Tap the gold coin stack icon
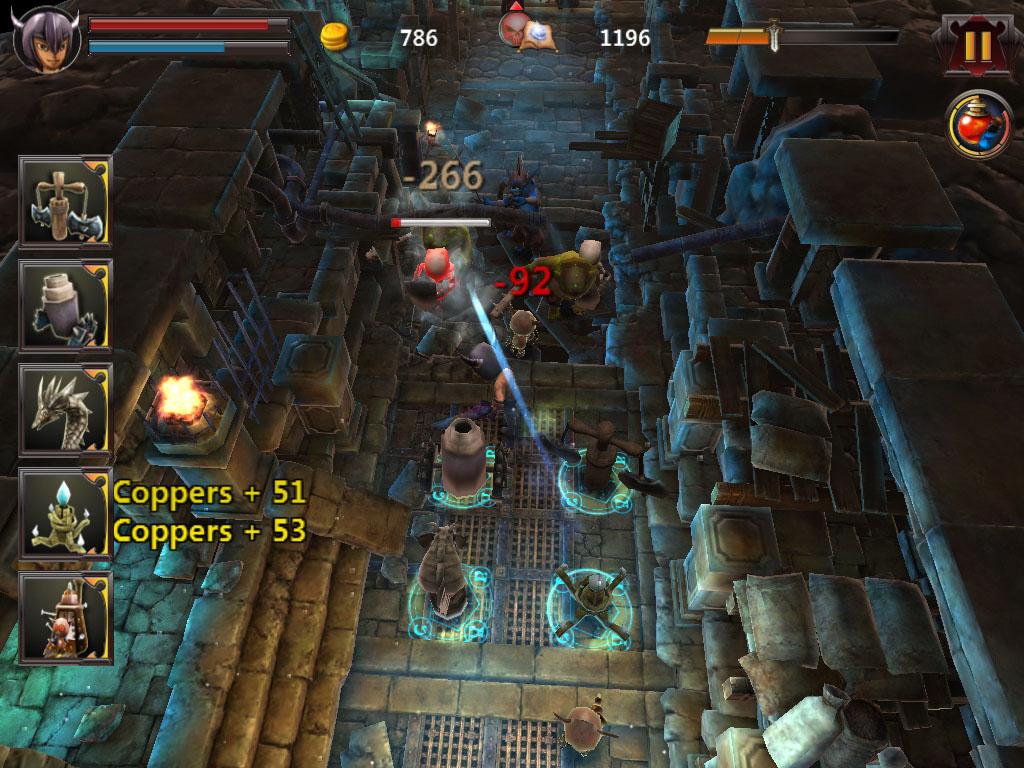 [336, 38]
